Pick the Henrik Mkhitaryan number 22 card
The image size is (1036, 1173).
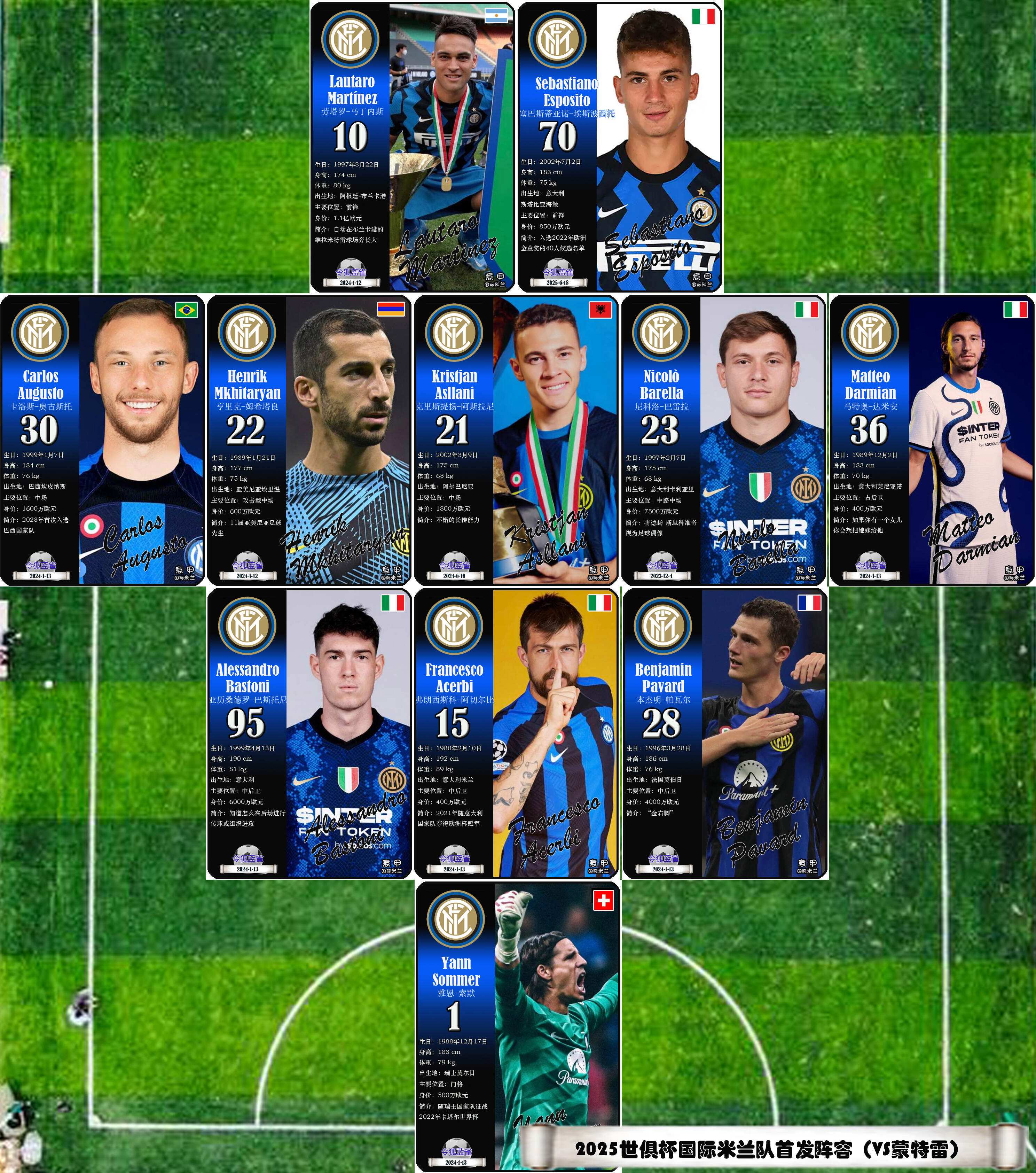(309, 440)
